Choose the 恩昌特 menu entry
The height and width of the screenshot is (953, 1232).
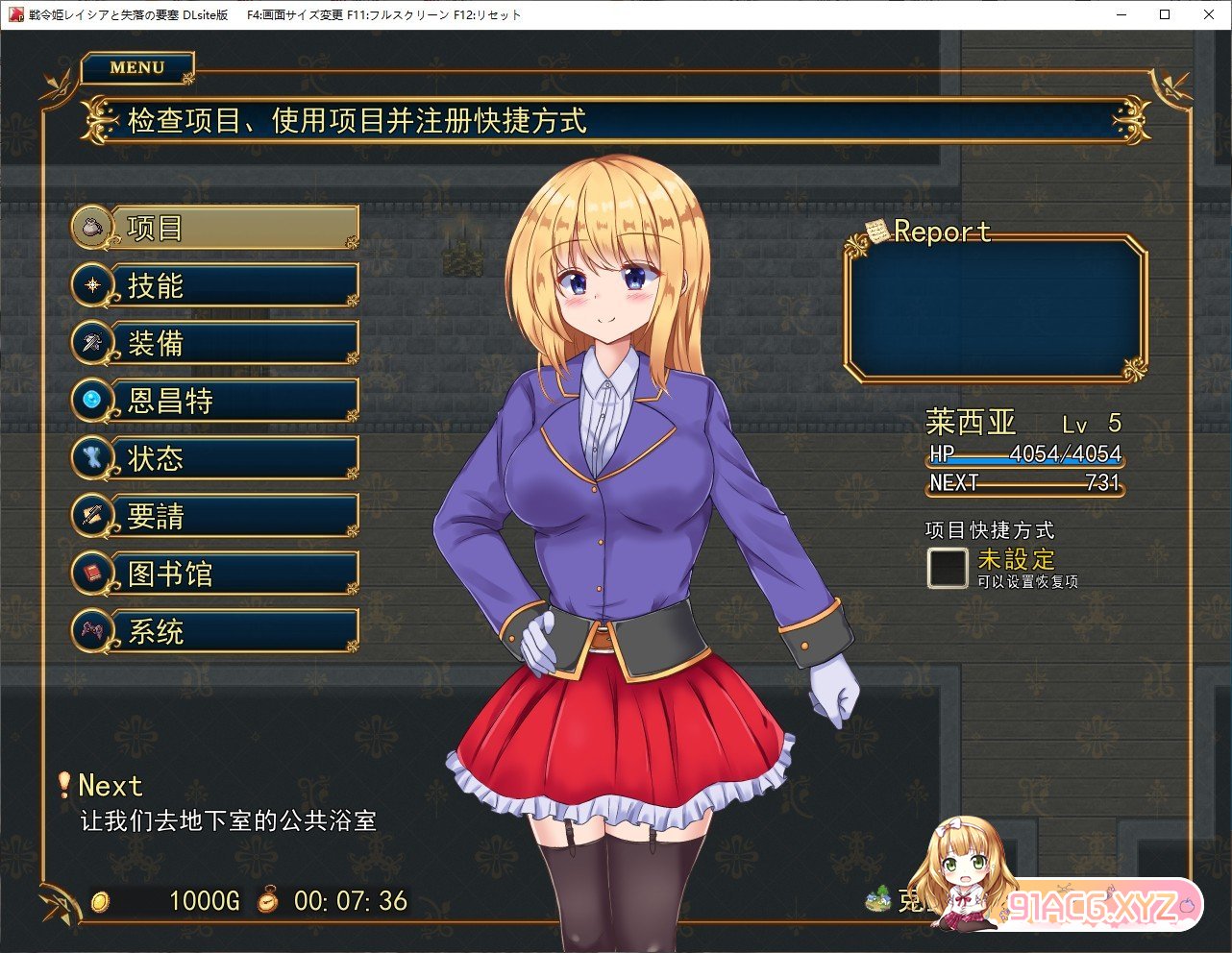(215, 401)
